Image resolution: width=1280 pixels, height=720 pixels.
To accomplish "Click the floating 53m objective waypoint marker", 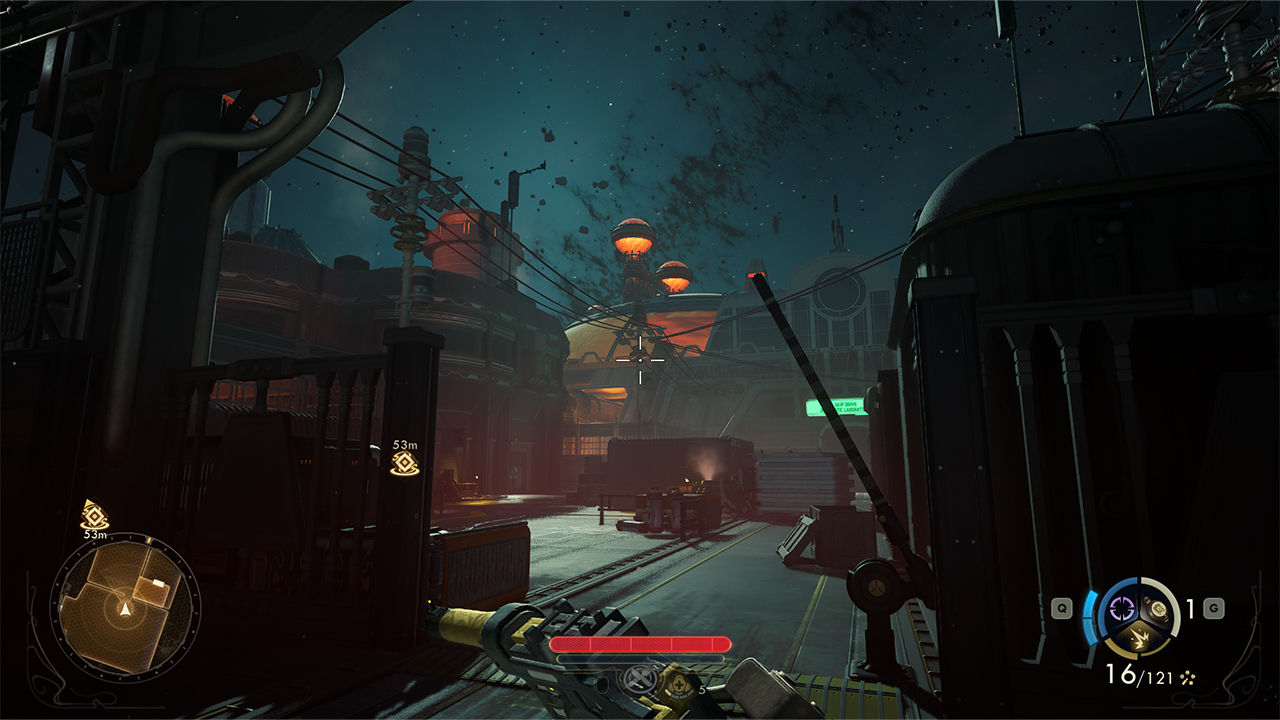I will [405, 462].
